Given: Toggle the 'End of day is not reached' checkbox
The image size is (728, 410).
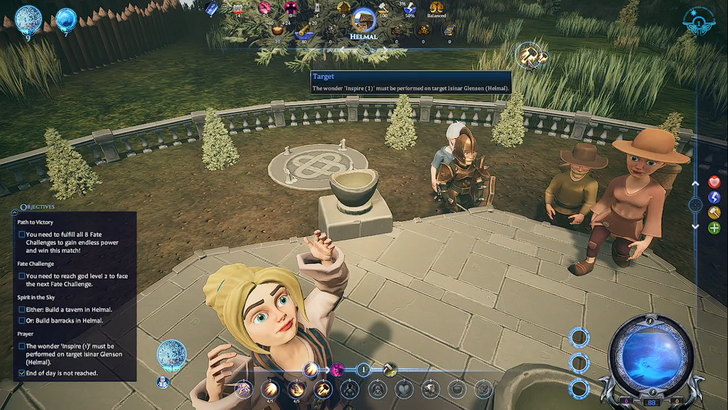Looking at the screenshot, I should (22, 372).
